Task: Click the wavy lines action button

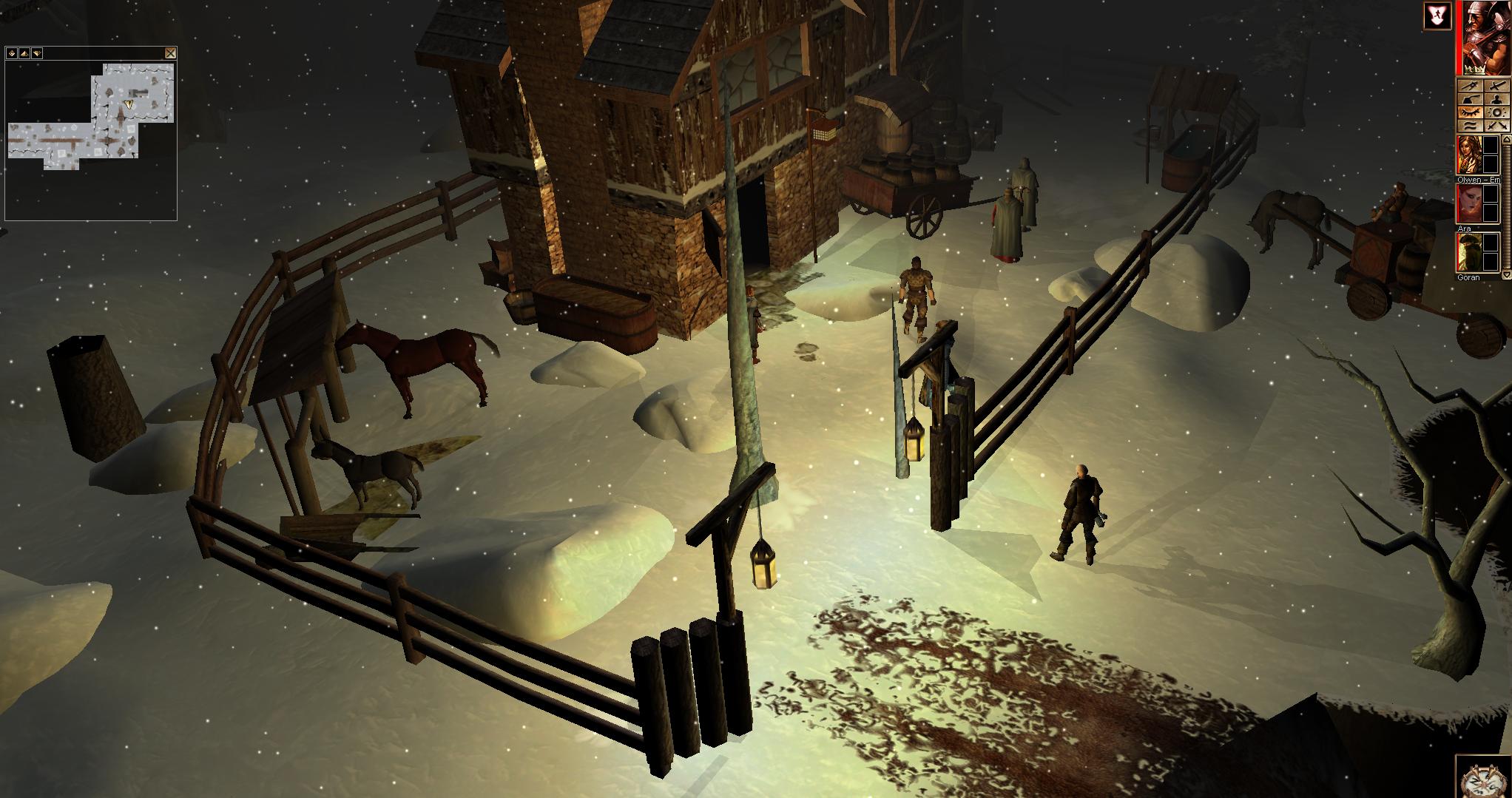Action: point(1470,126)
